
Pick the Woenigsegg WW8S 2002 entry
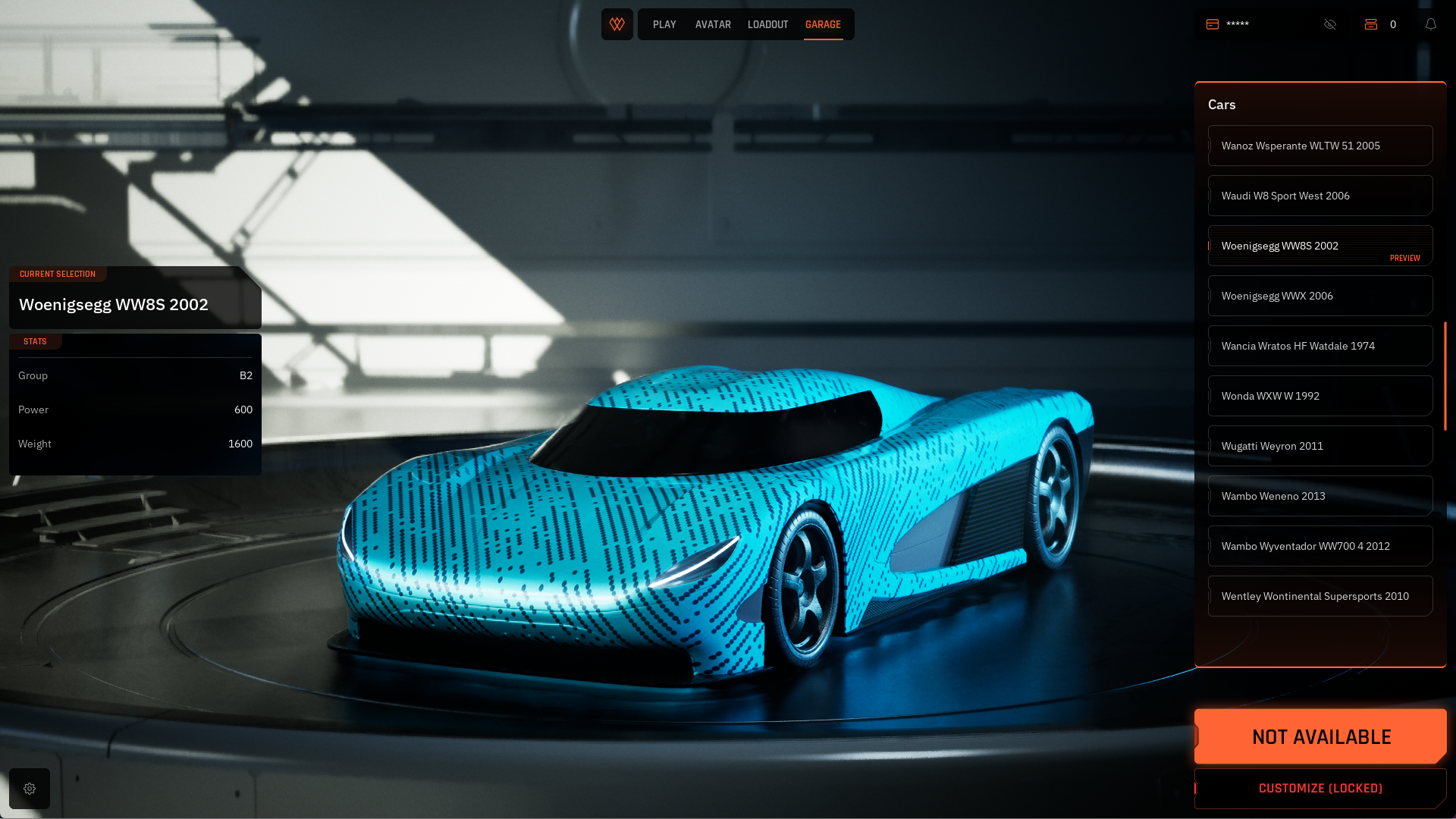coord(1319,246)
